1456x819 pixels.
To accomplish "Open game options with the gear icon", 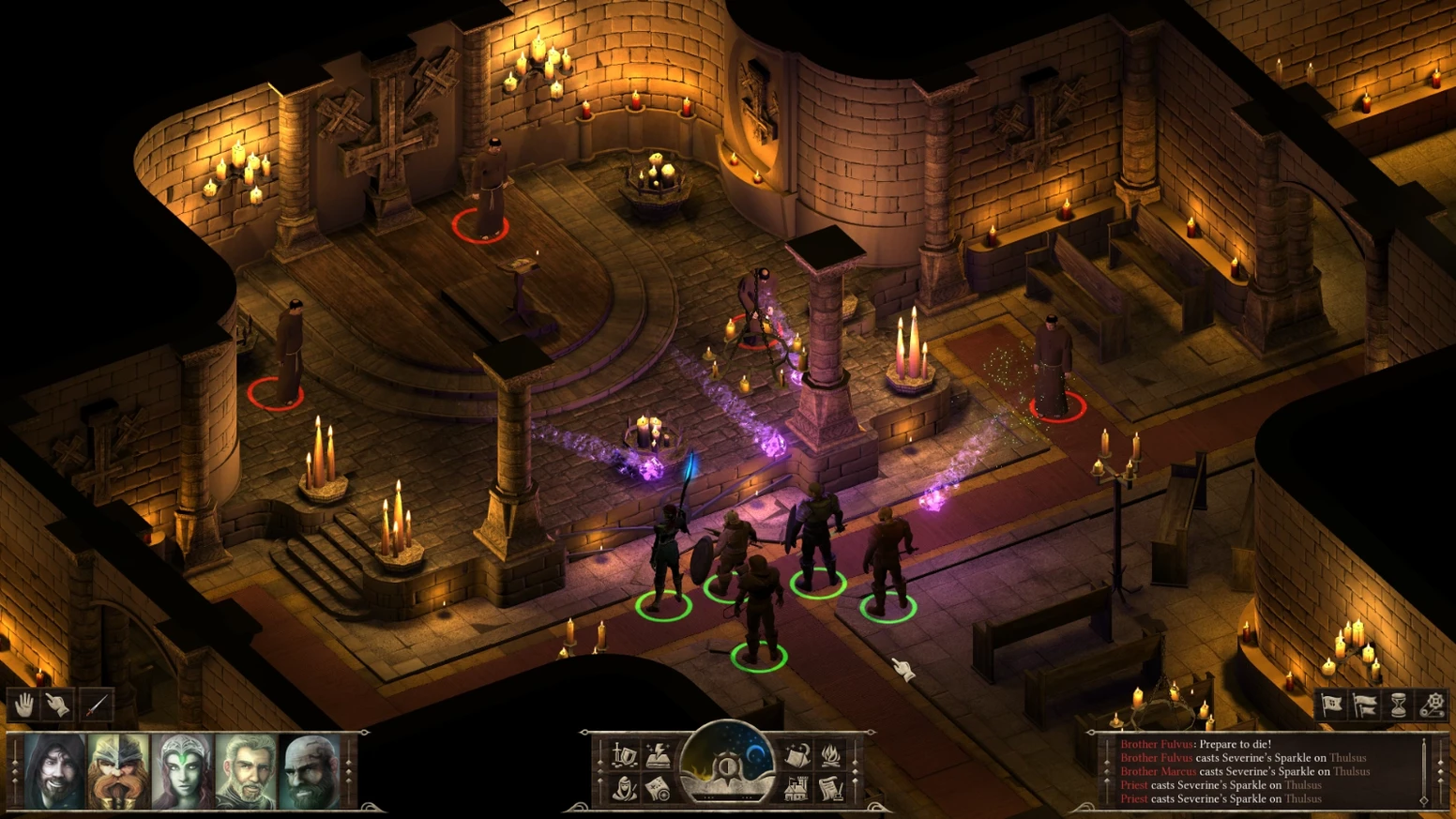I will pos(1433,704).
